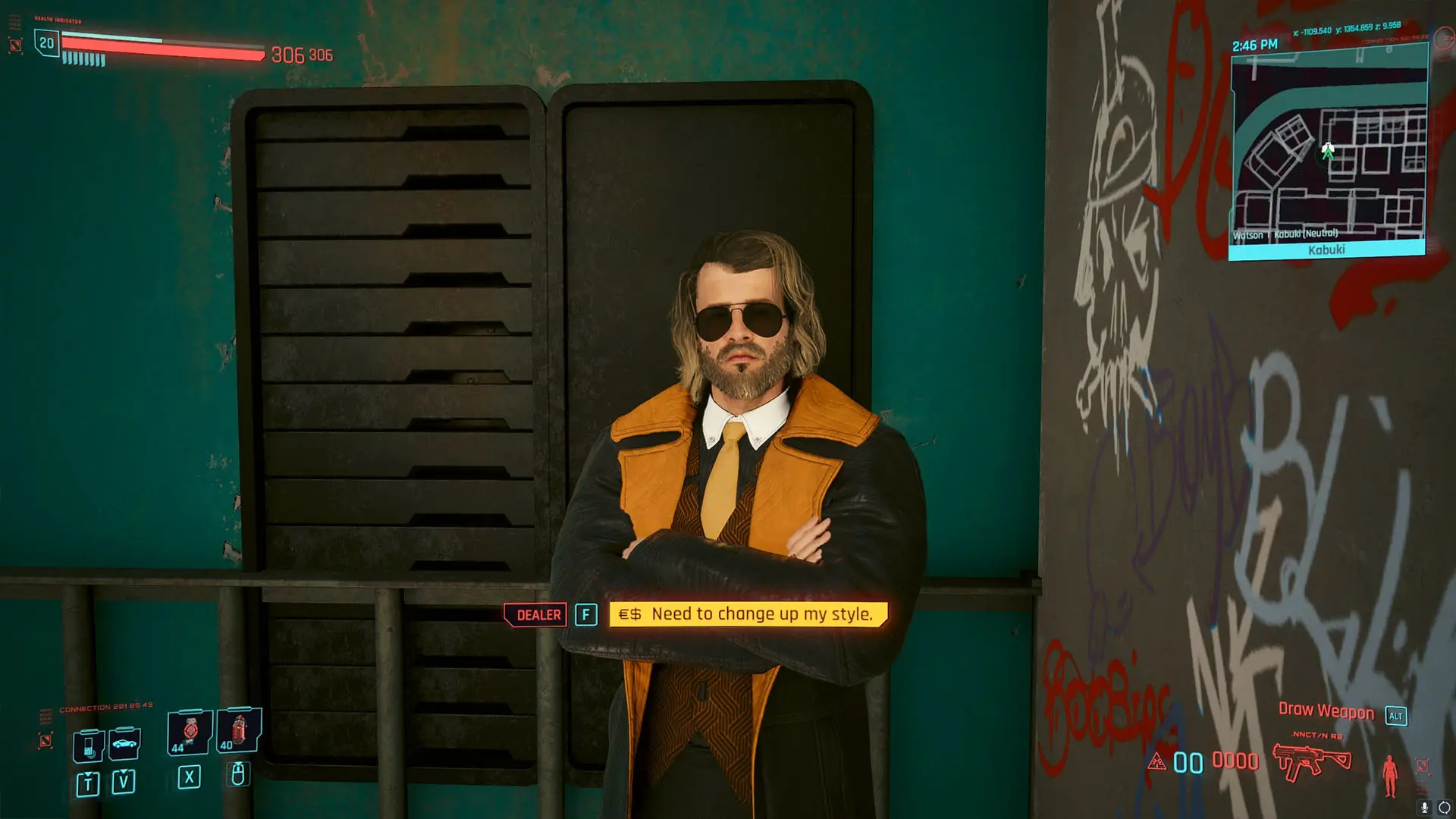1456x819 pixels.
Task: Expand the vehicle slot selector chevron
Action: pos(124,771)
